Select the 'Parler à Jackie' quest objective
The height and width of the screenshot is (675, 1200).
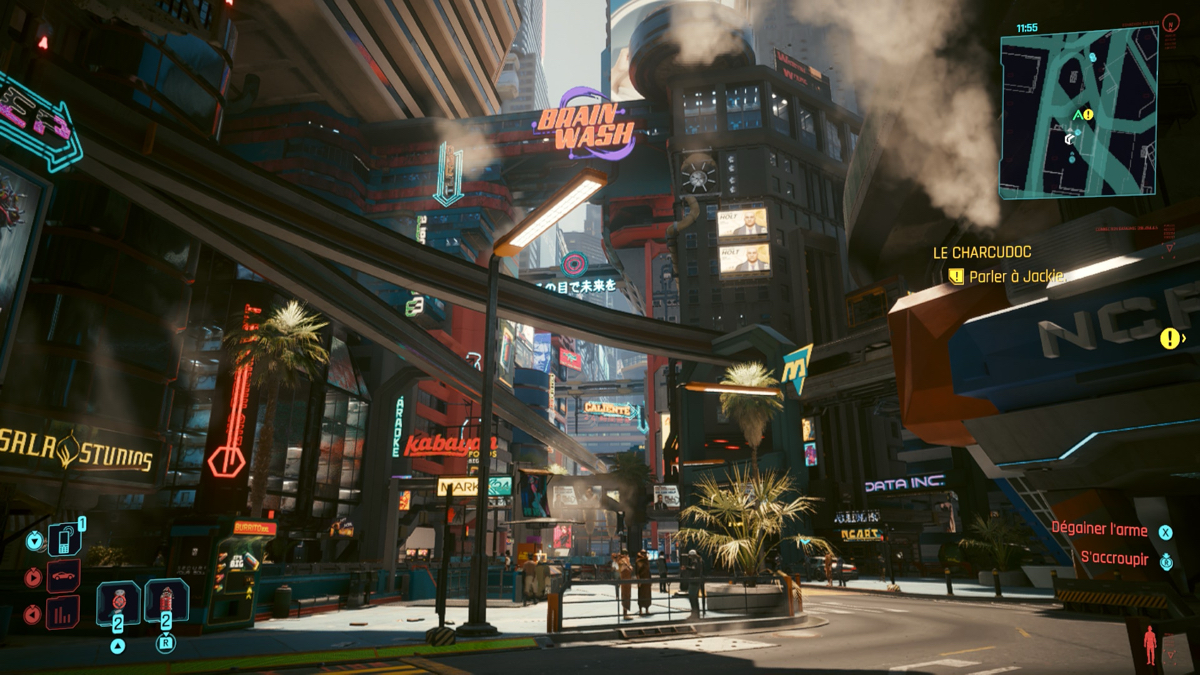(1015, 276)
